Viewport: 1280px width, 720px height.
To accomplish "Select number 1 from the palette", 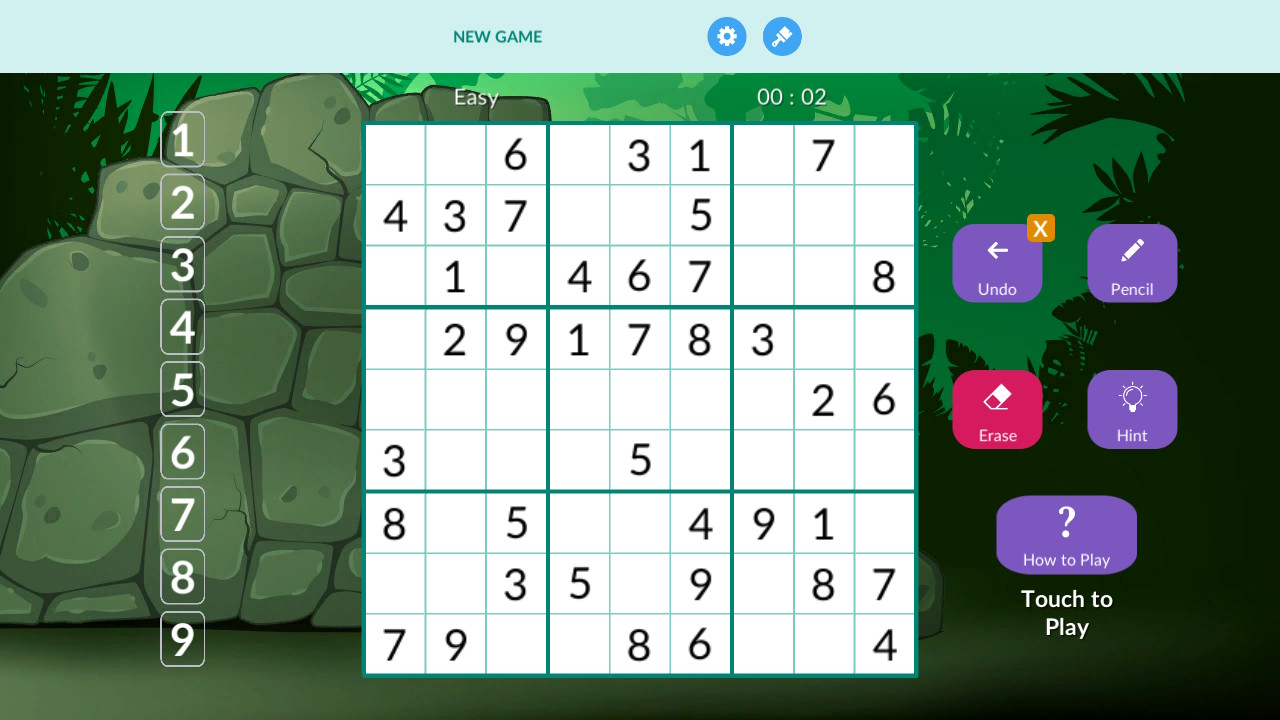I will click(182, 139).
